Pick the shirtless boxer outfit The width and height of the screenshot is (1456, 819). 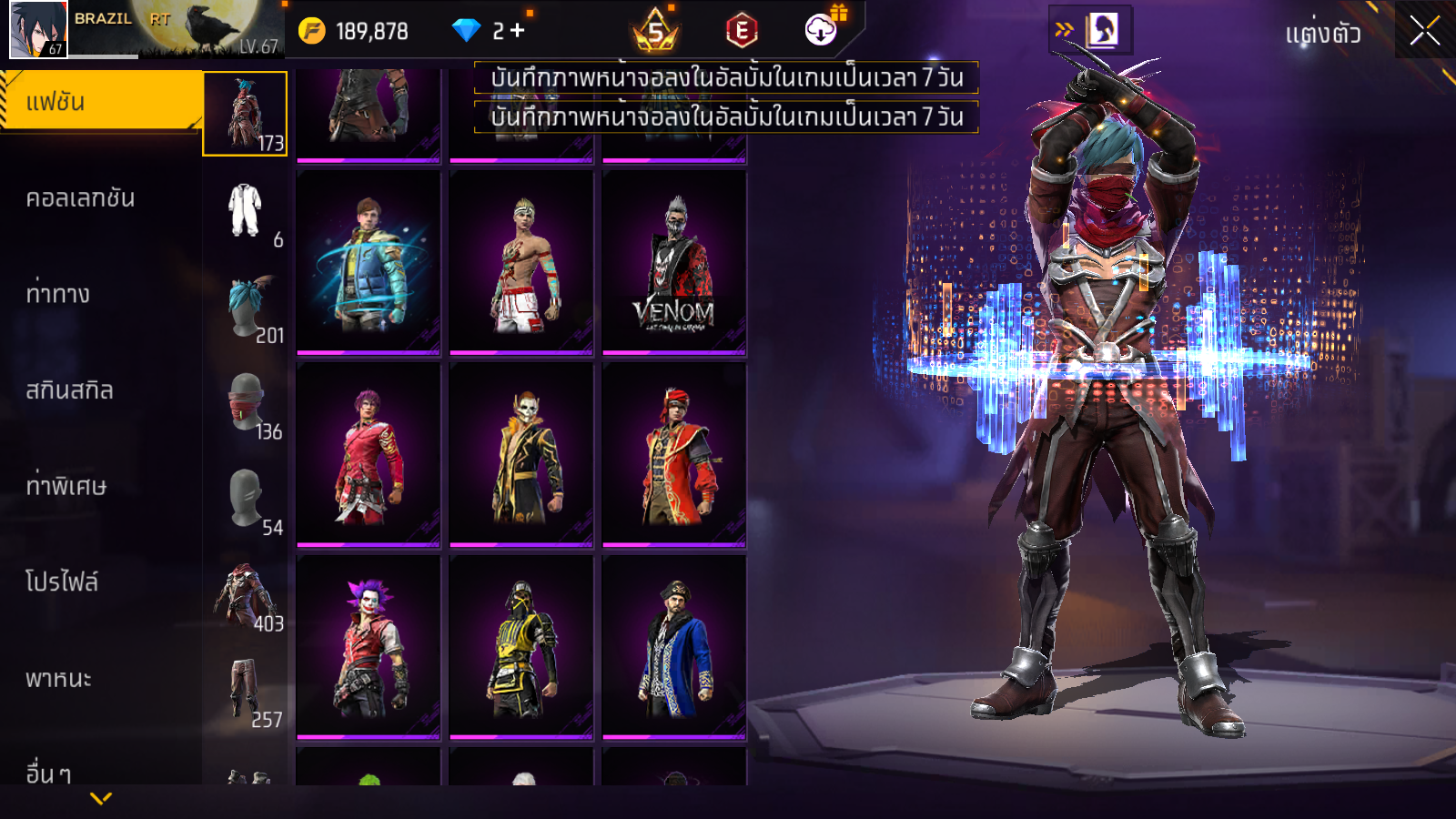pyautogui.click(x=521, y=262)
